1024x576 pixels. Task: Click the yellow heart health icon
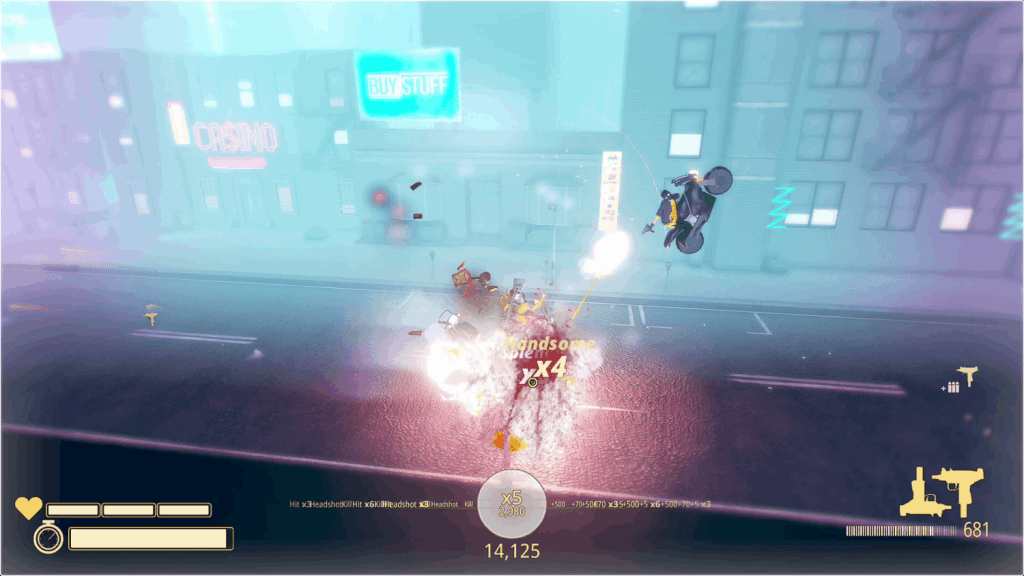28,509
